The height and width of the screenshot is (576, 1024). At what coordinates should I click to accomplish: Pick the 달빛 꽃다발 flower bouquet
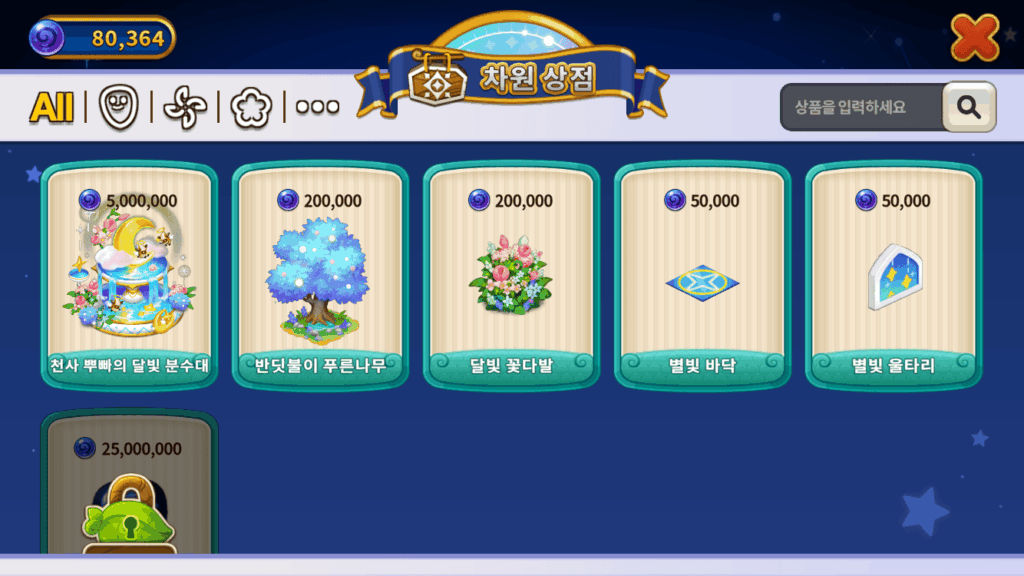pos(511,275)
